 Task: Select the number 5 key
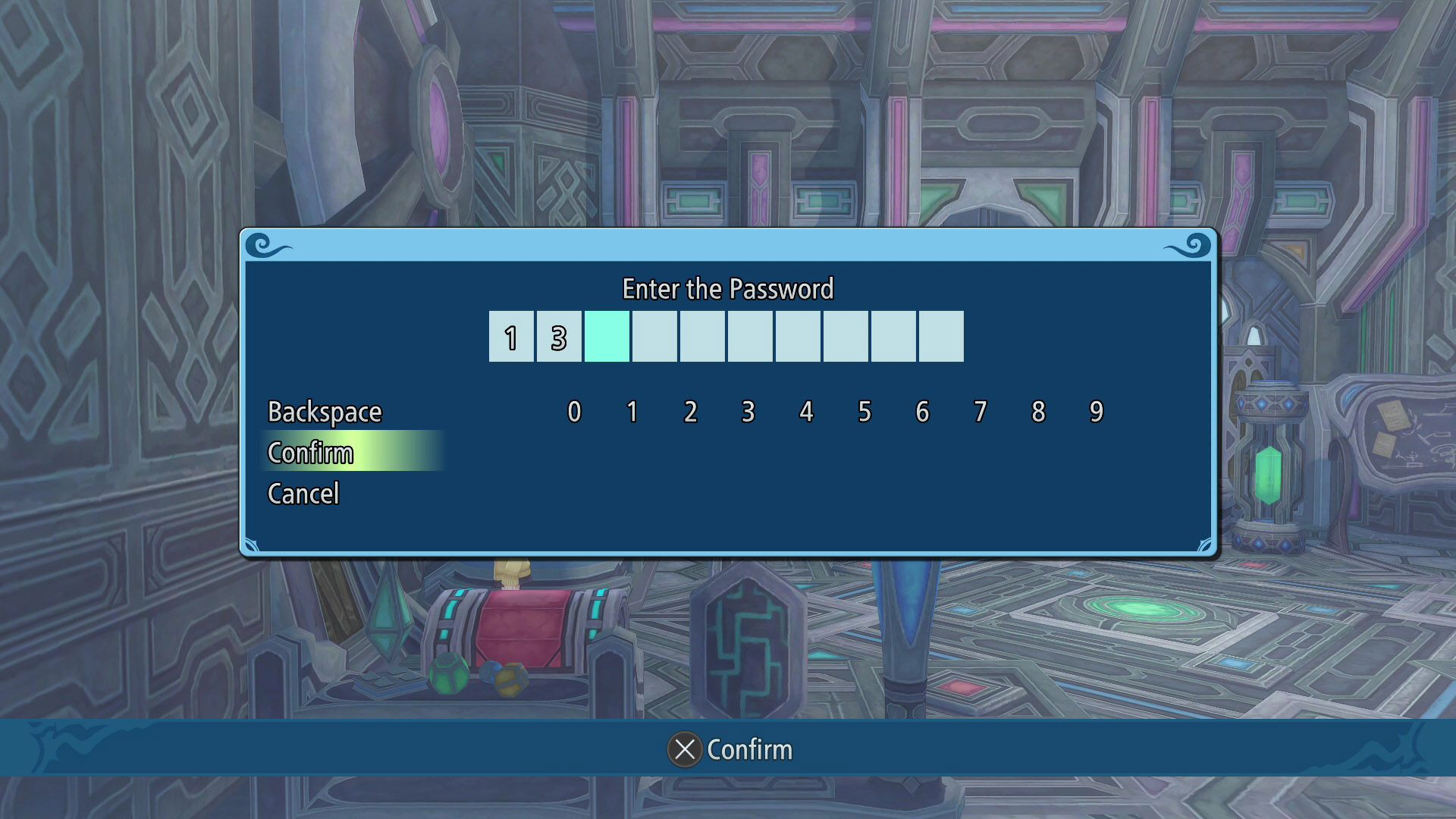coord(864,412)
